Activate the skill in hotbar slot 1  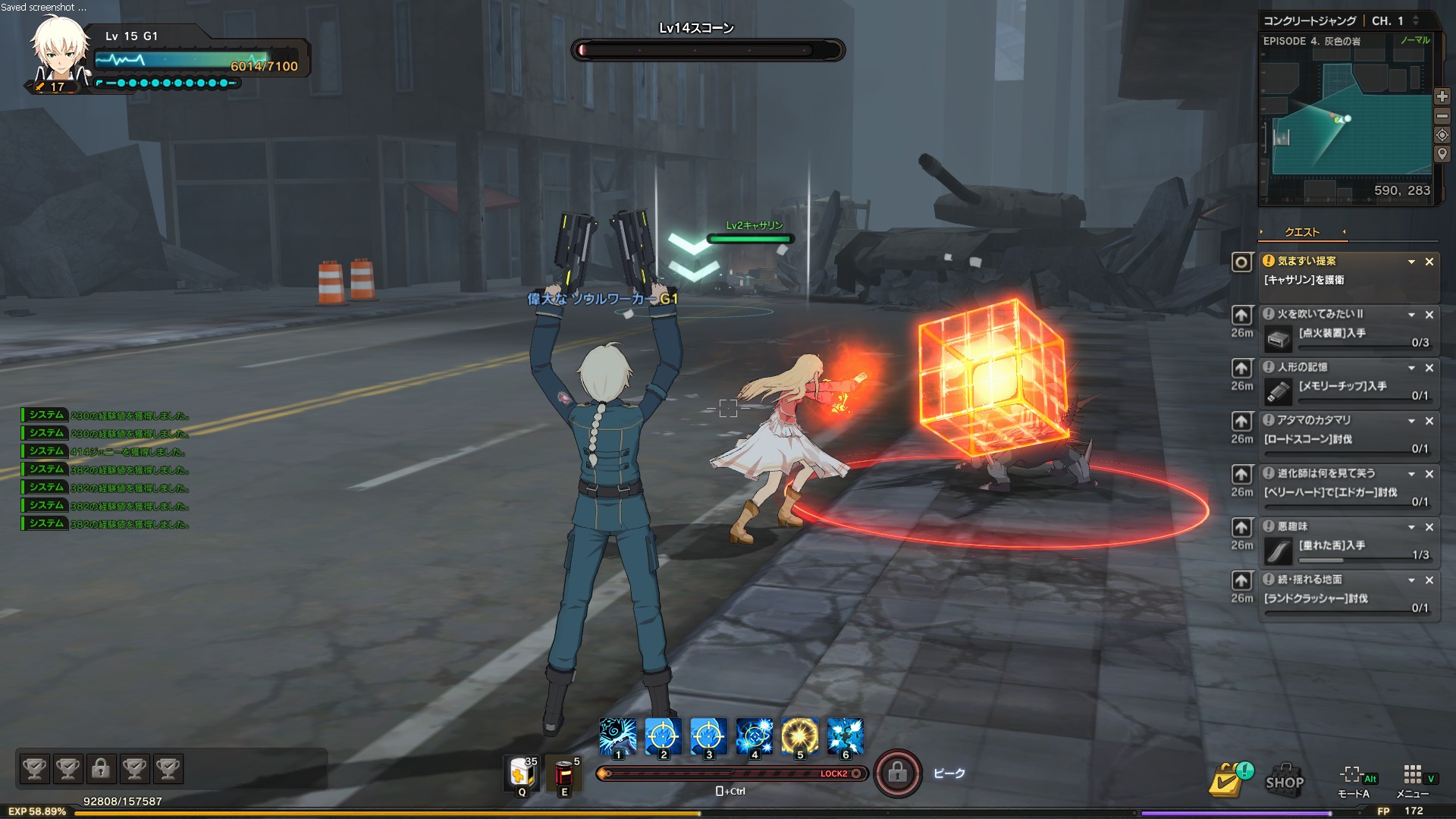[x=617, y=737]
